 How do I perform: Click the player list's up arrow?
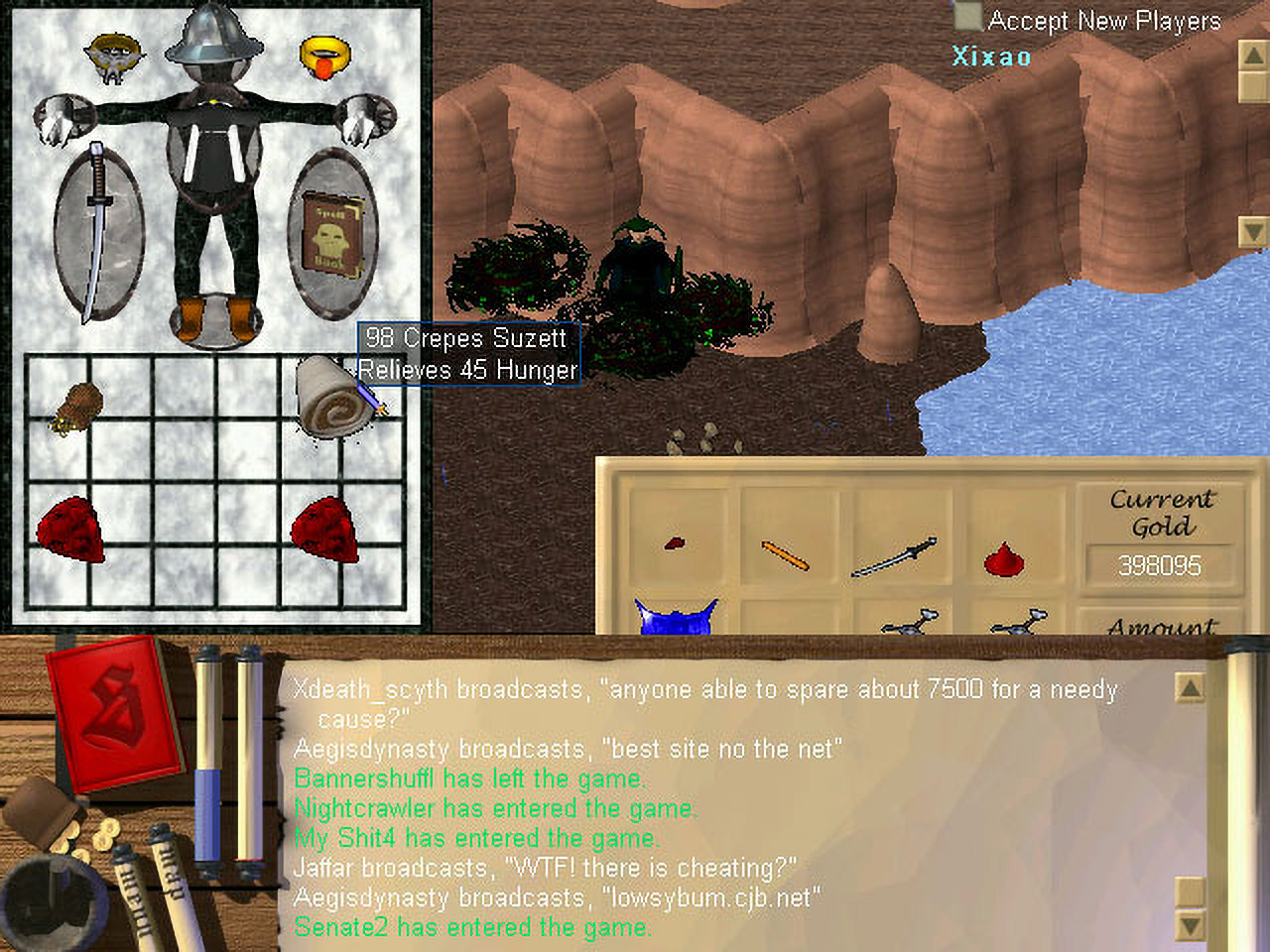pos(1253,54)
